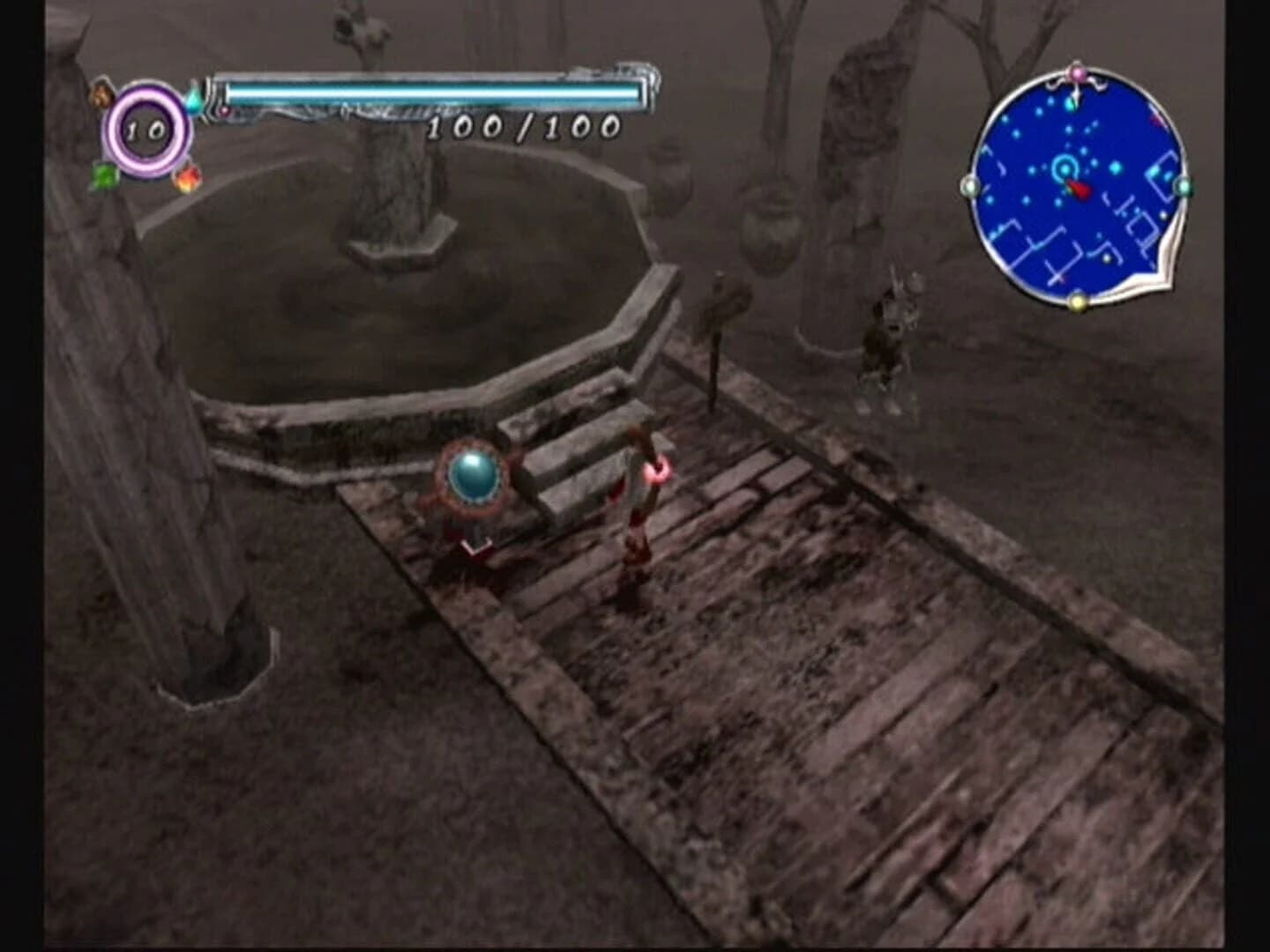
Task: Click the white orb on the minimap's left edge
Action: pyautogui.click(x=969, y=186)
